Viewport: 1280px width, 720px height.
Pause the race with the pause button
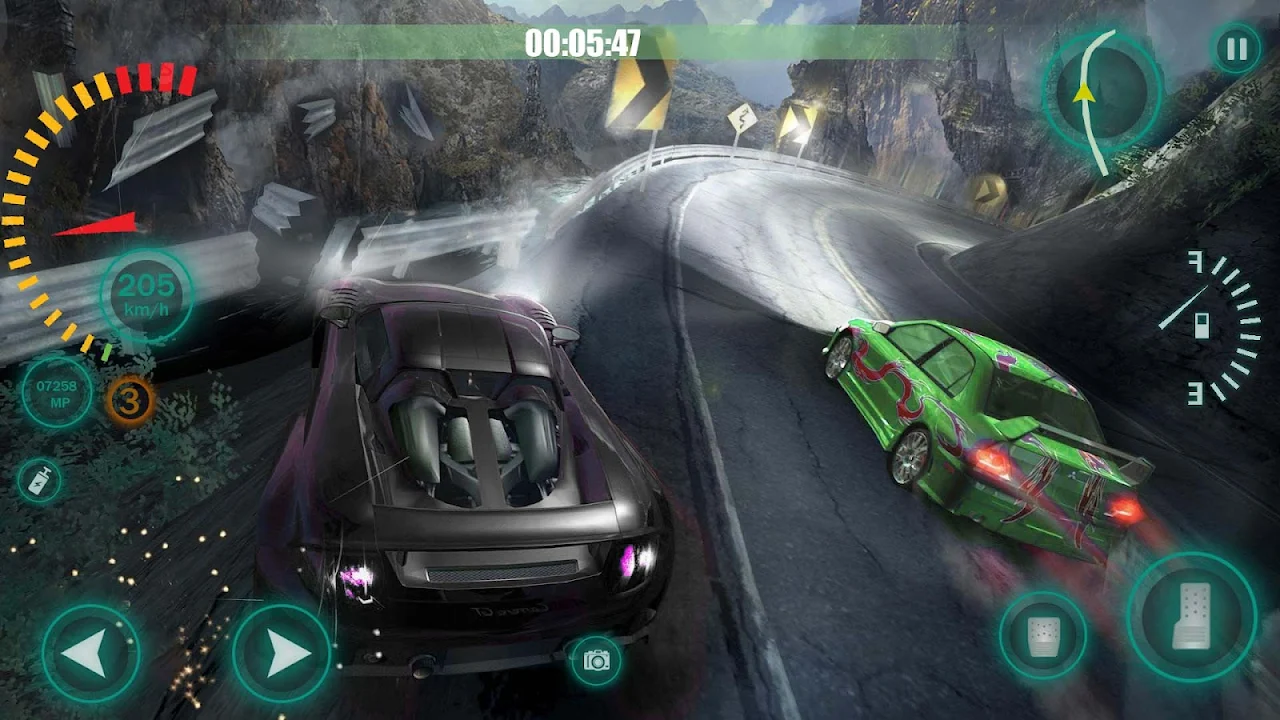pos(1237,49)
